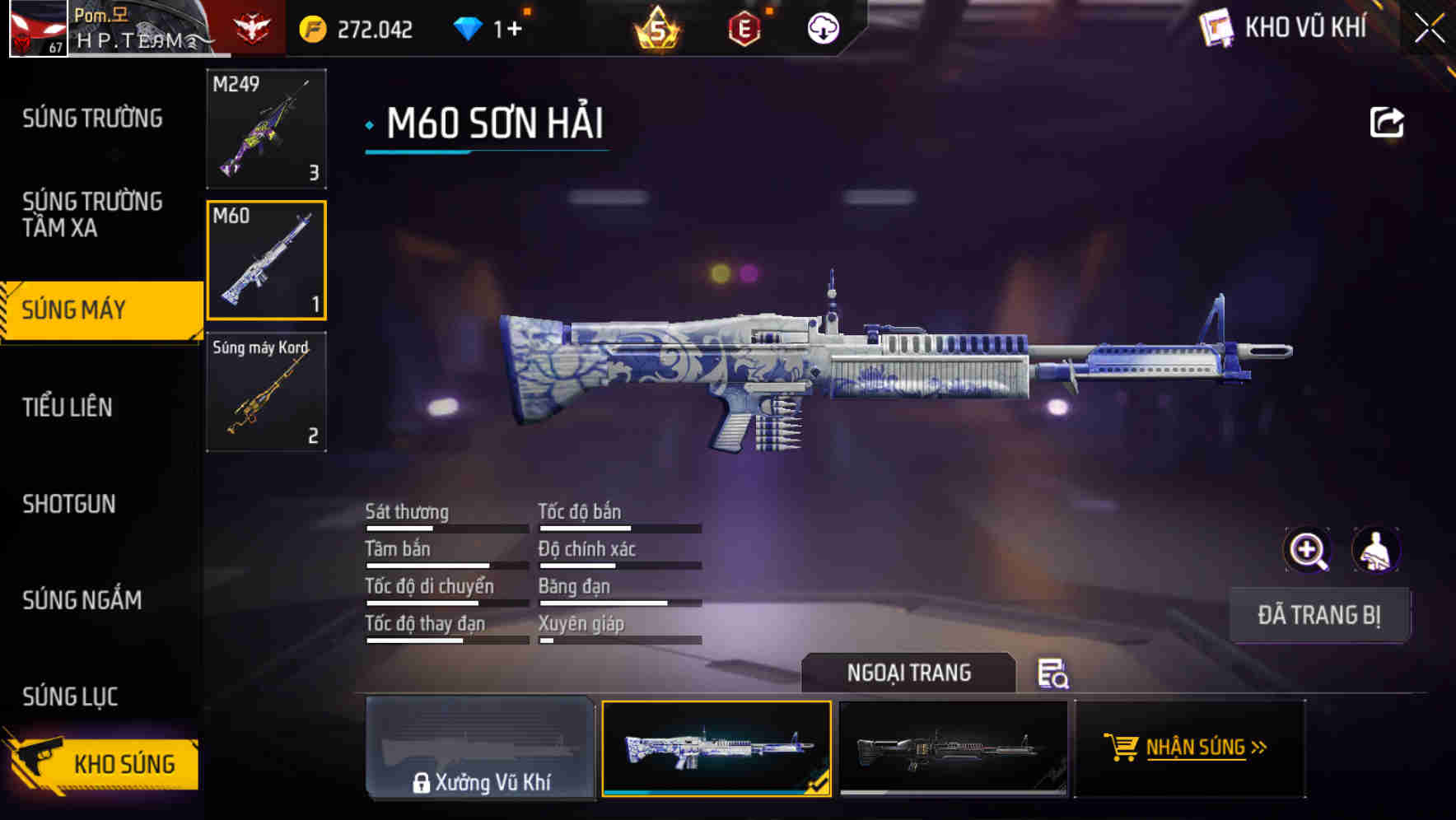Open character preview with weapon icon
The height and width of the screenshot is (820, 1456).
click(1377, 550)
